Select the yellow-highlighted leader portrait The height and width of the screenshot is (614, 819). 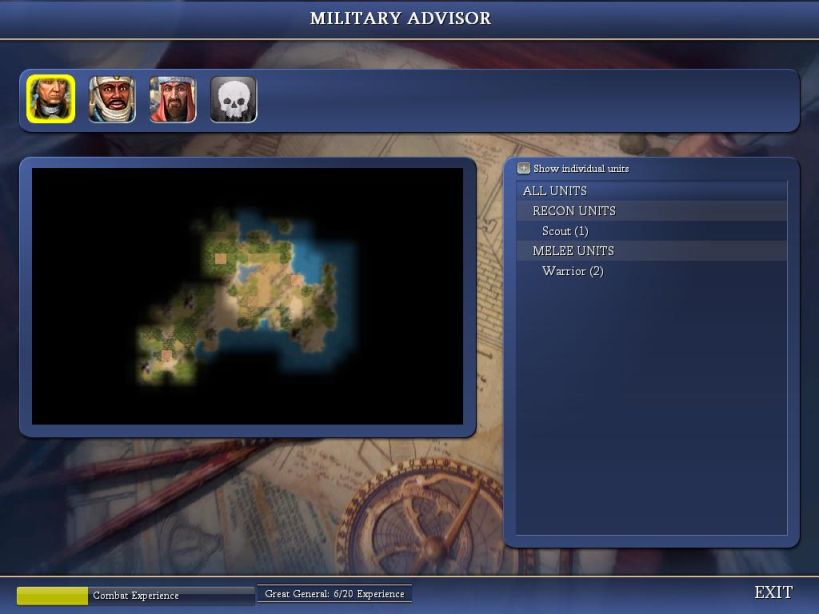point(51,100)
